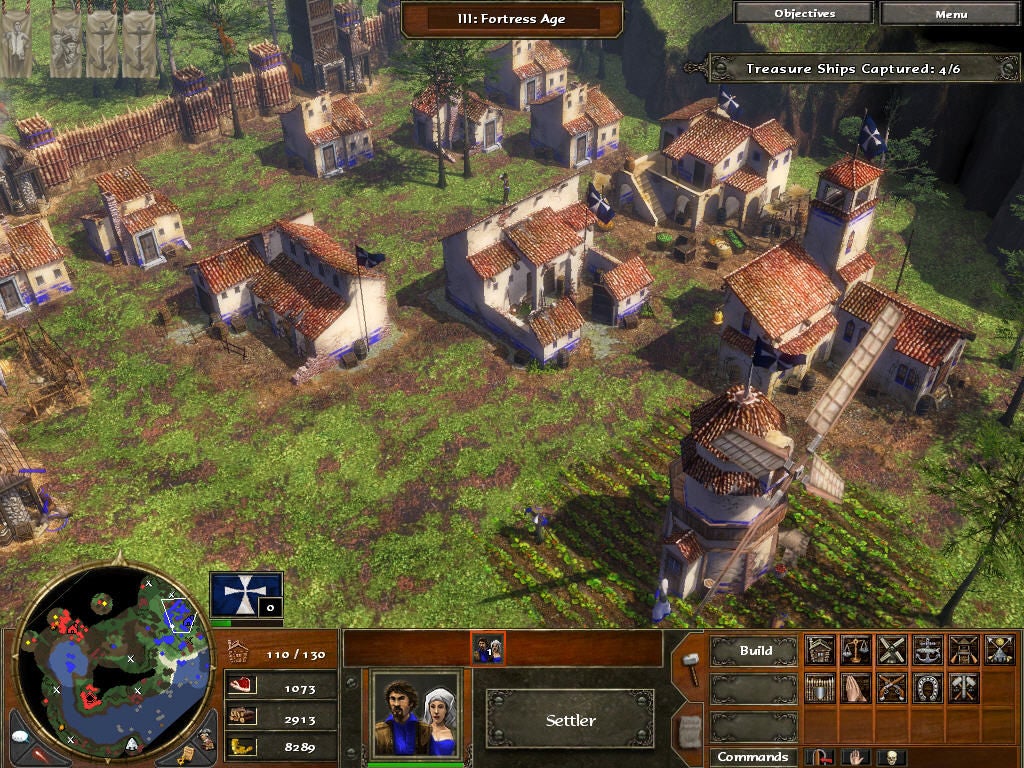Click the Settler portrait
The height and width of the screenshot is (768, 1024).
click(x=415, y=713)
